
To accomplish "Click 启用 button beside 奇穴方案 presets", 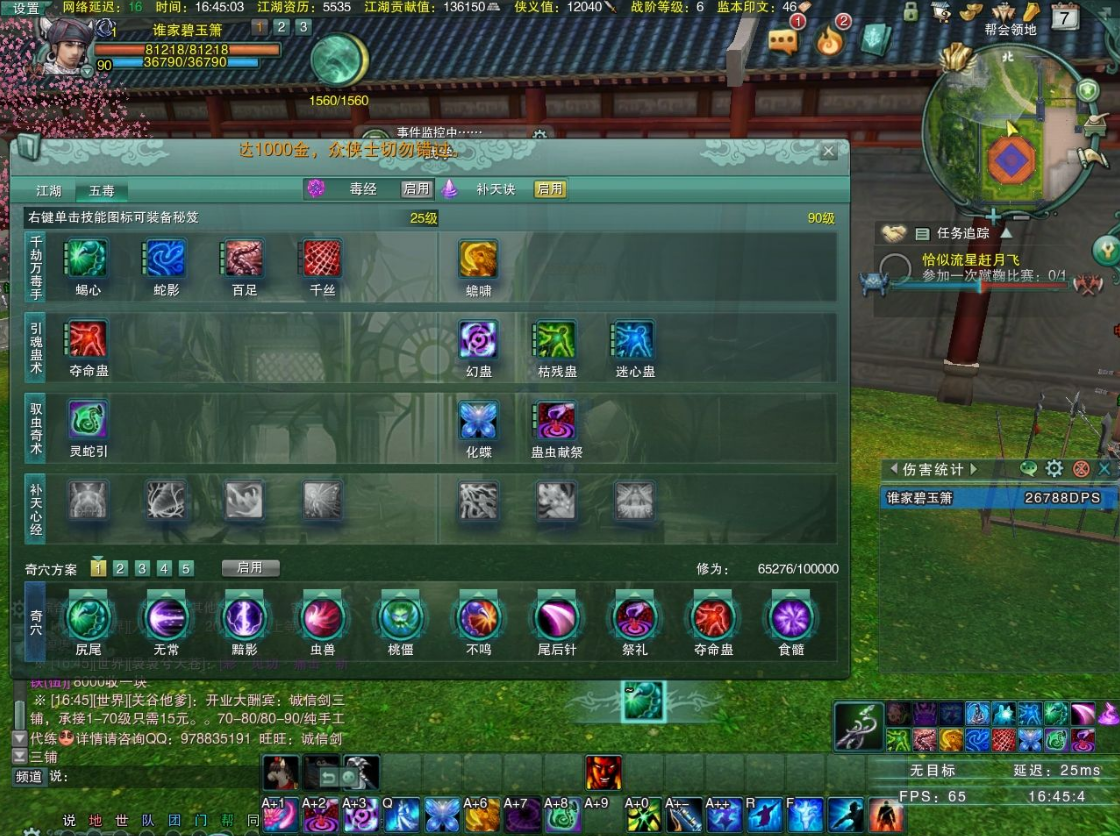I will tap(250, 568).
